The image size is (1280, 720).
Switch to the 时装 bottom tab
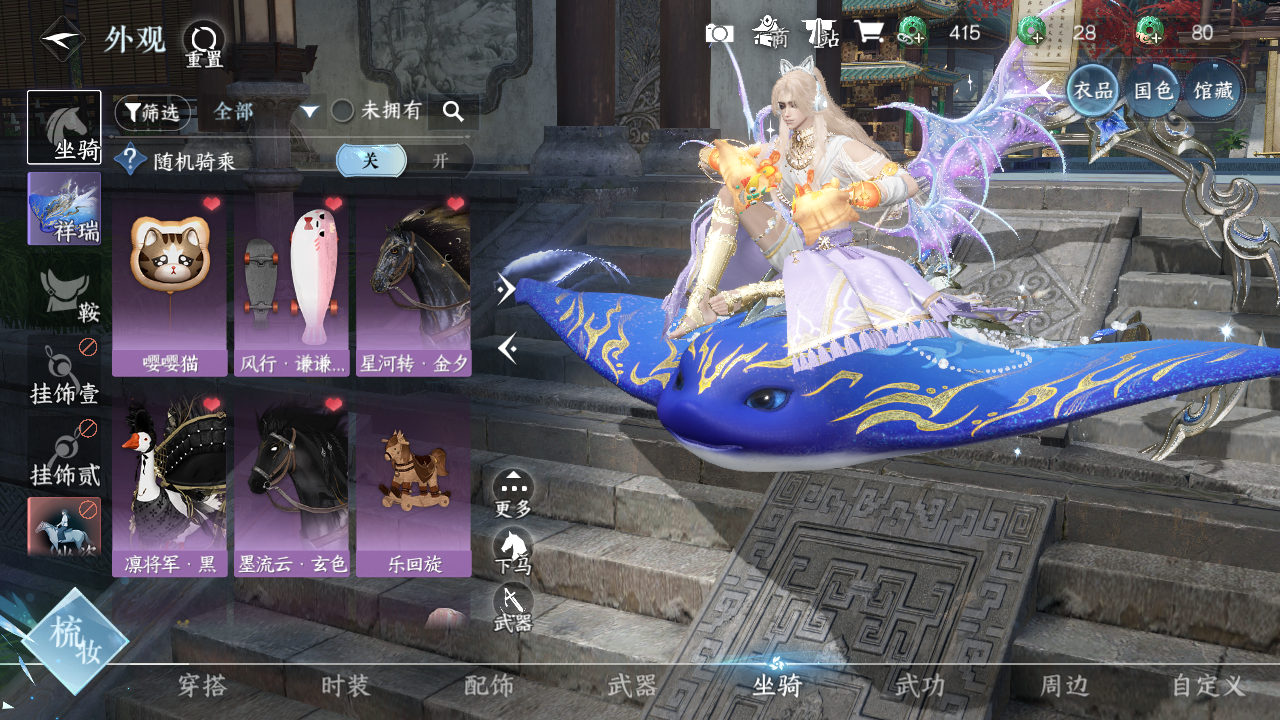pyautogui.click(x=345, y=686)
